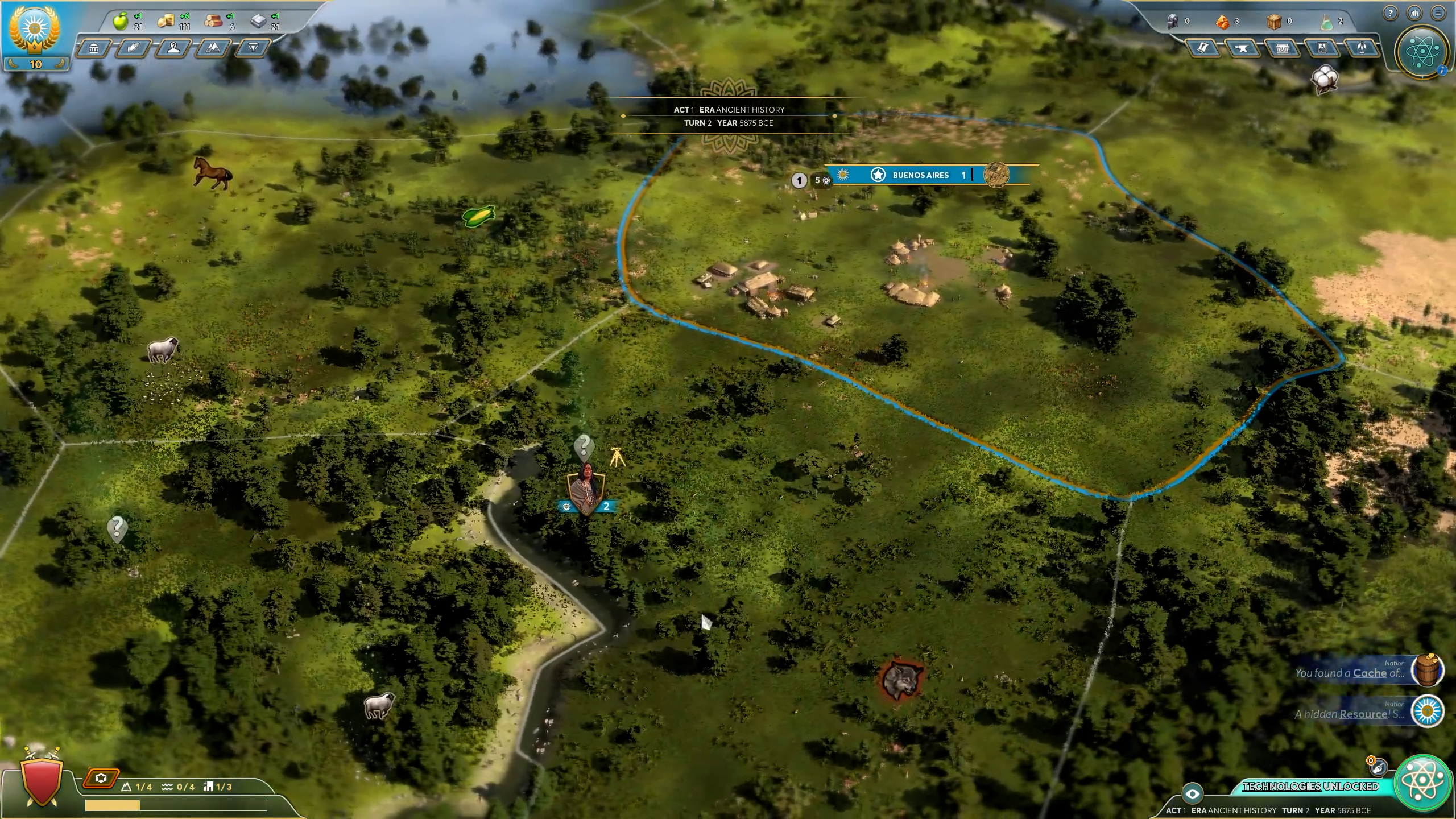Open the buildings panel via the dome icon
The image size is (1456, 819).
pyautogui.click(x=94, y=49)
